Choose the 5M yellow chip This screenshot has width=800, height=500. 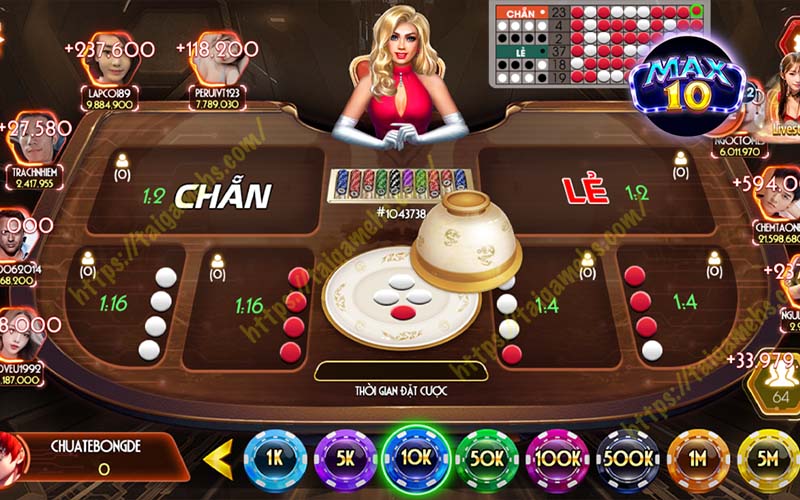(767, 459)
